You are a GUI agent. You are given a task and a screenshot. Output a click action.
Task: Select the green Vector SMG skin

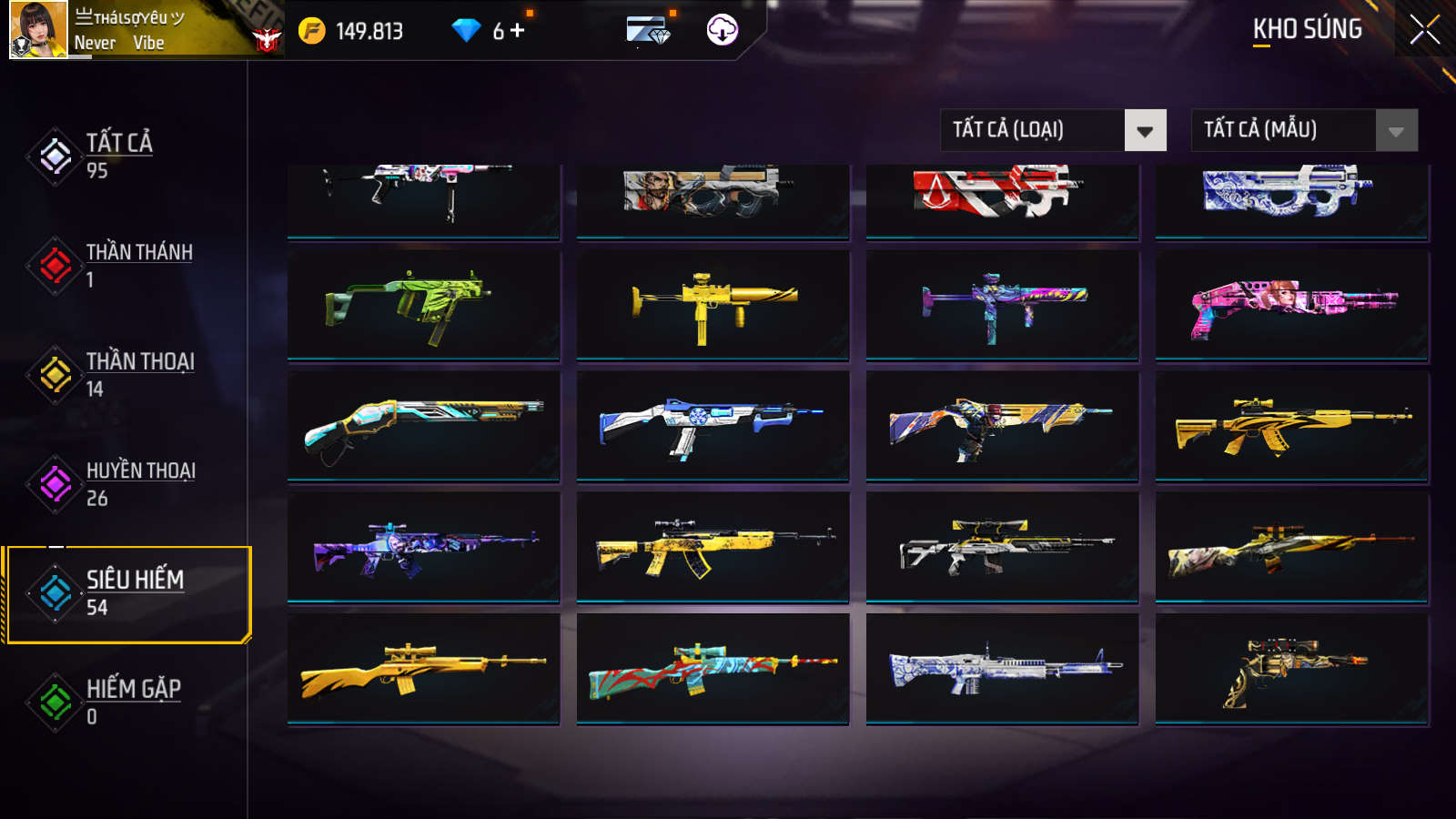point(423,305)
